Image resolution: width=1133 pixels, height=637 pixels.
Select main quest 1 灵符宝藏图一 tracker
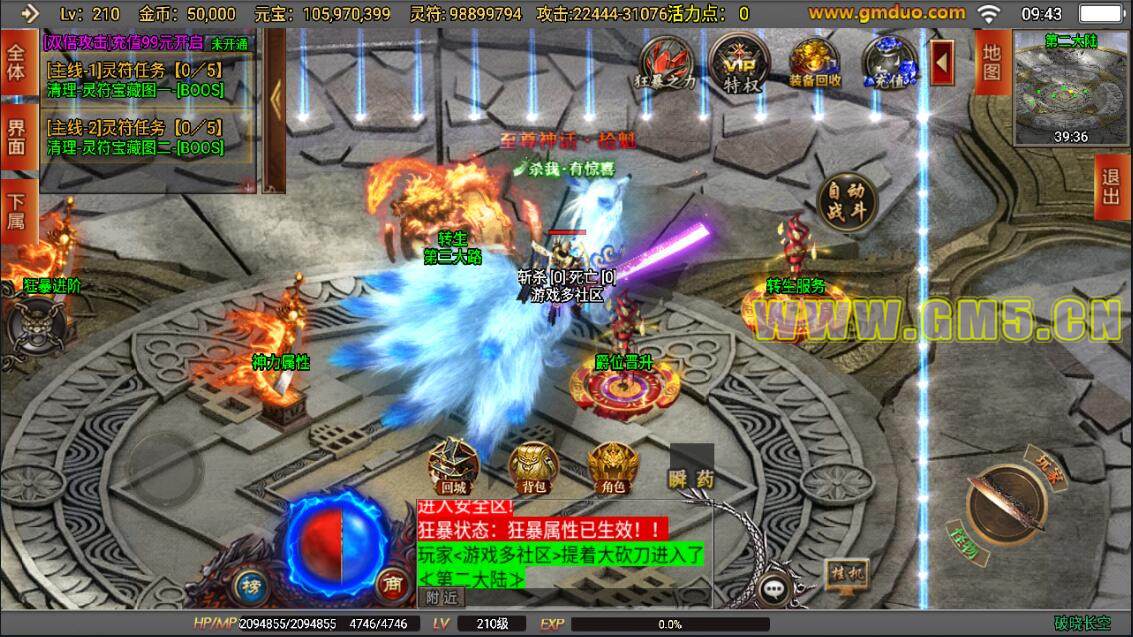[135, 80]
